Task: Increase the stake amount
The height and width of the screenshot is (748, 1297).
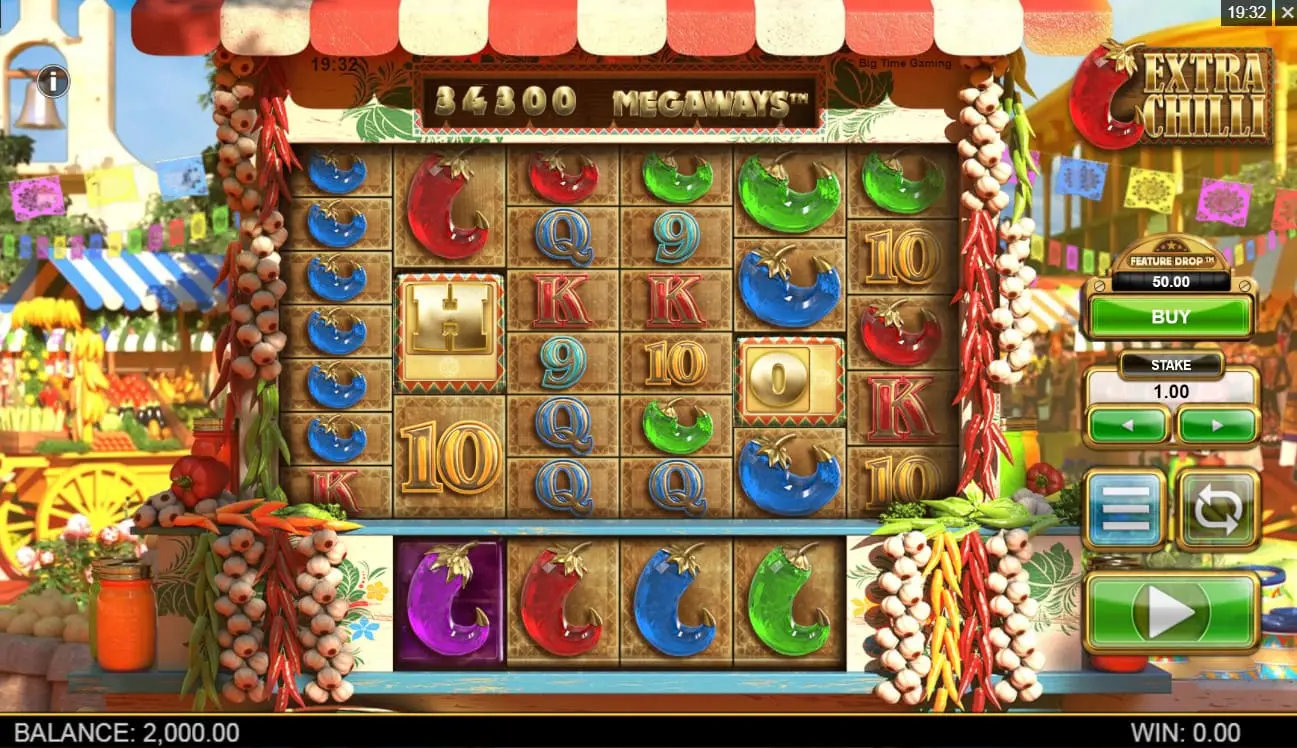Action: coord(1217,425)
